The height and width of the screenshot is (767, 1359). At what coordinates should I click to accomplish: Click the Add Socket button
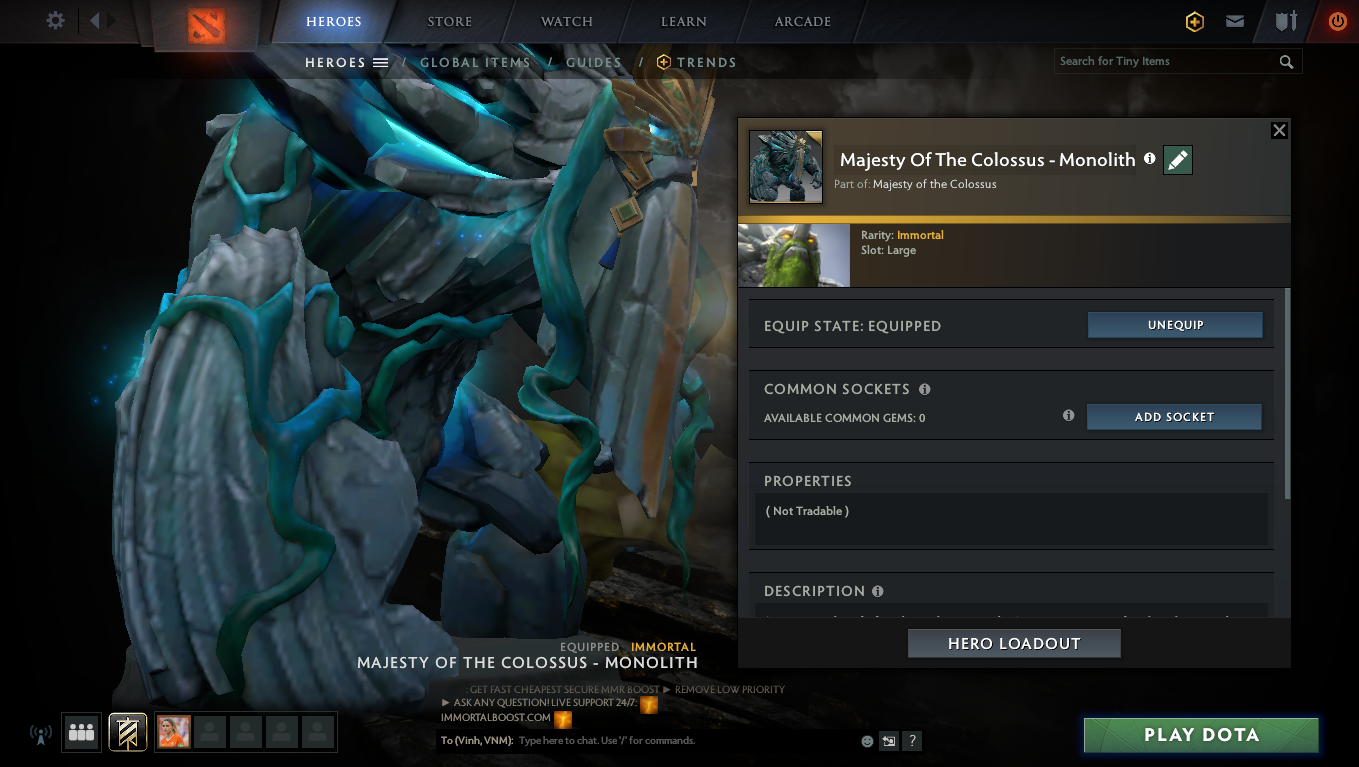pos(1174,417)
